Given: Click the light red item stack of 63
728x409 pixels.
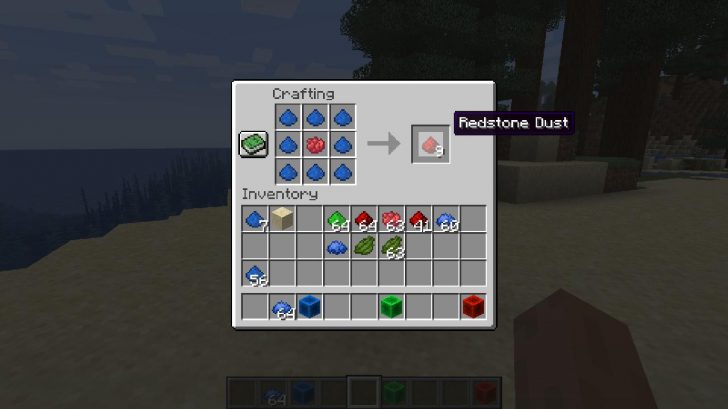Looking at the screenshot, I should tap(391, 219).
